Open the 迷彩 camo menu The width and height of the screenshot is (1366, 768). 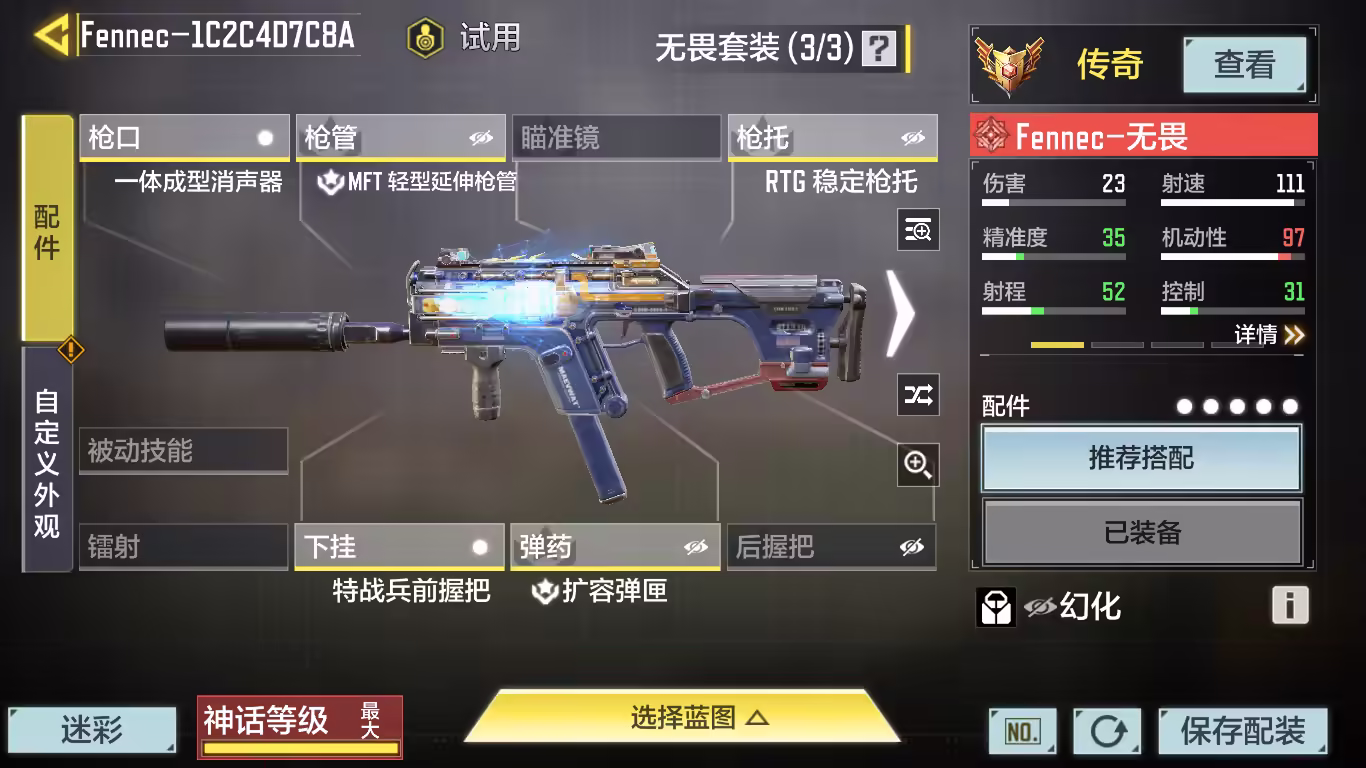click(92, 730)
